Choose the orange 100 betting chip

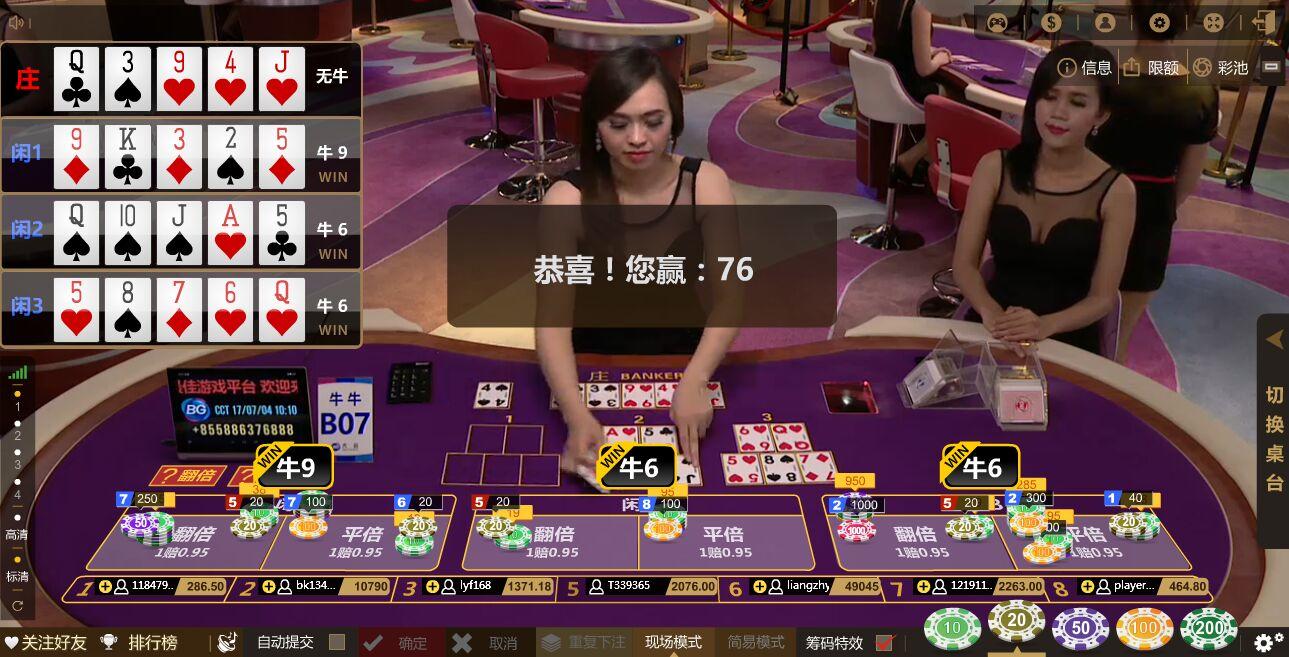point(1144,628)
